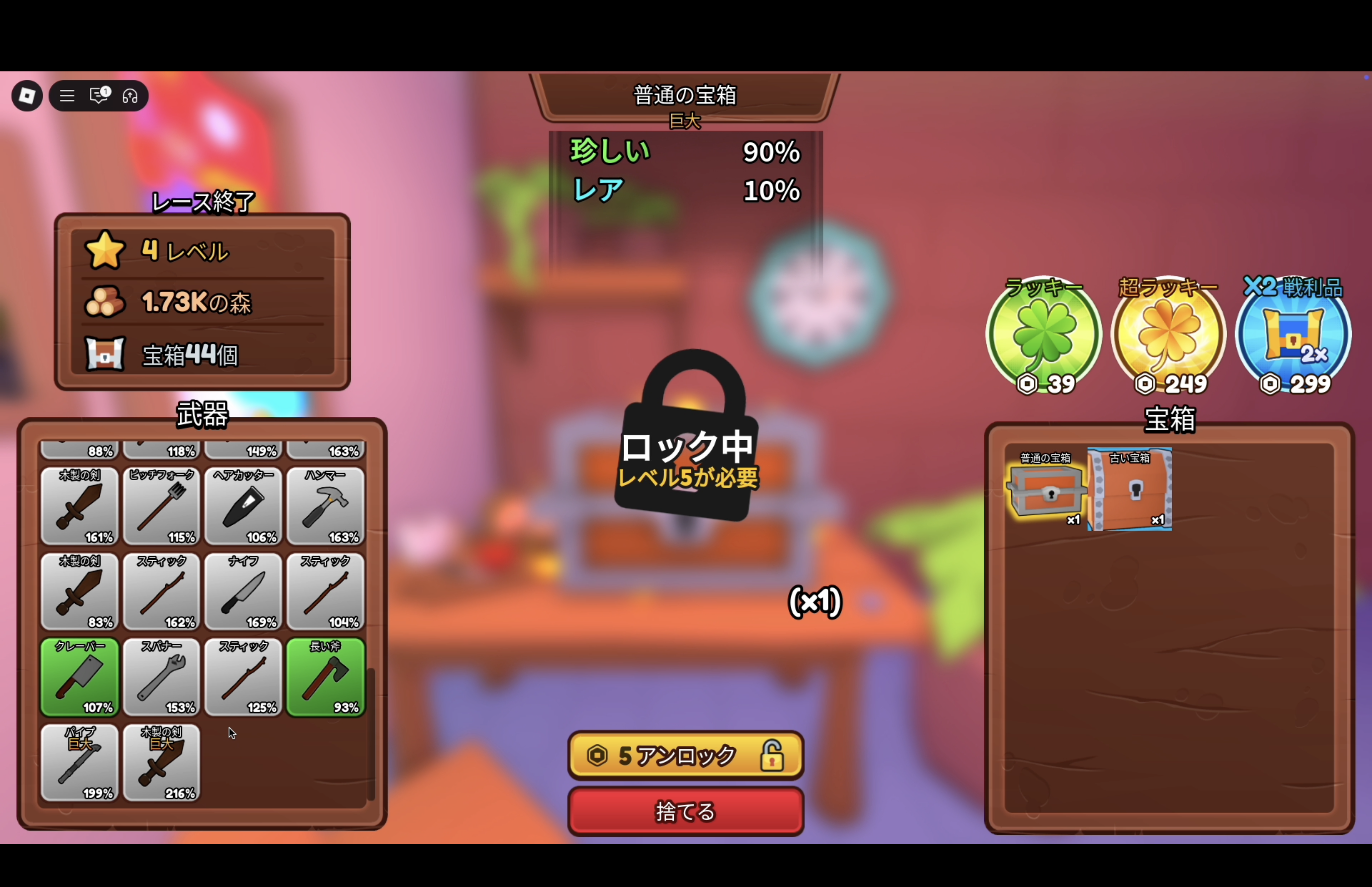Open the hamburger list menu in top bar

tap(67, 96)
